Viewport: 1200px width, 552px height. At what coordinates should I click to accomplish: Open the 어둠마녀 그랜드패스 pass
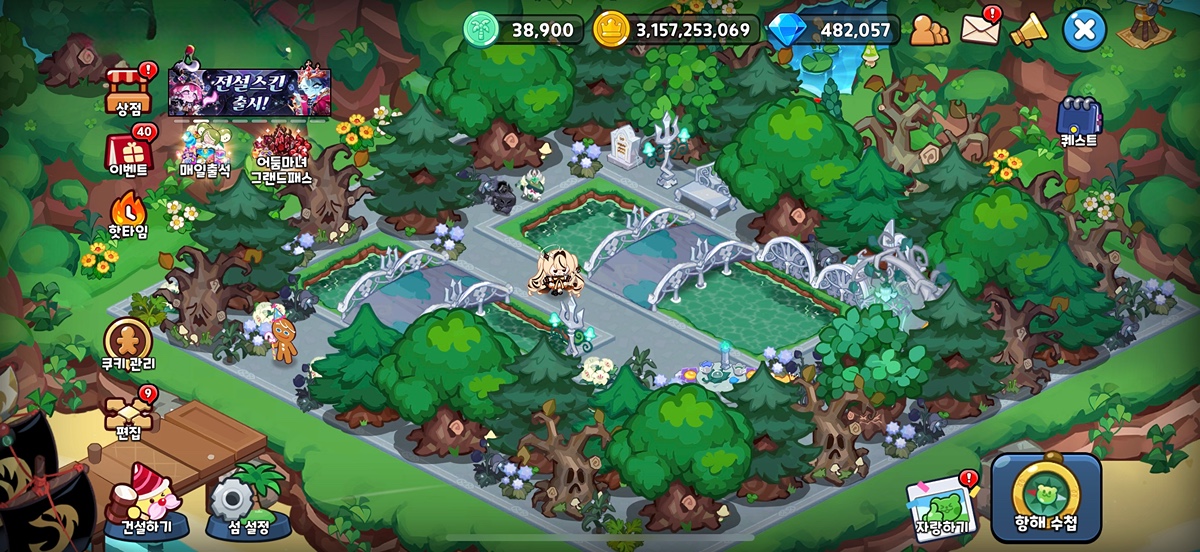tap(281, 155)
